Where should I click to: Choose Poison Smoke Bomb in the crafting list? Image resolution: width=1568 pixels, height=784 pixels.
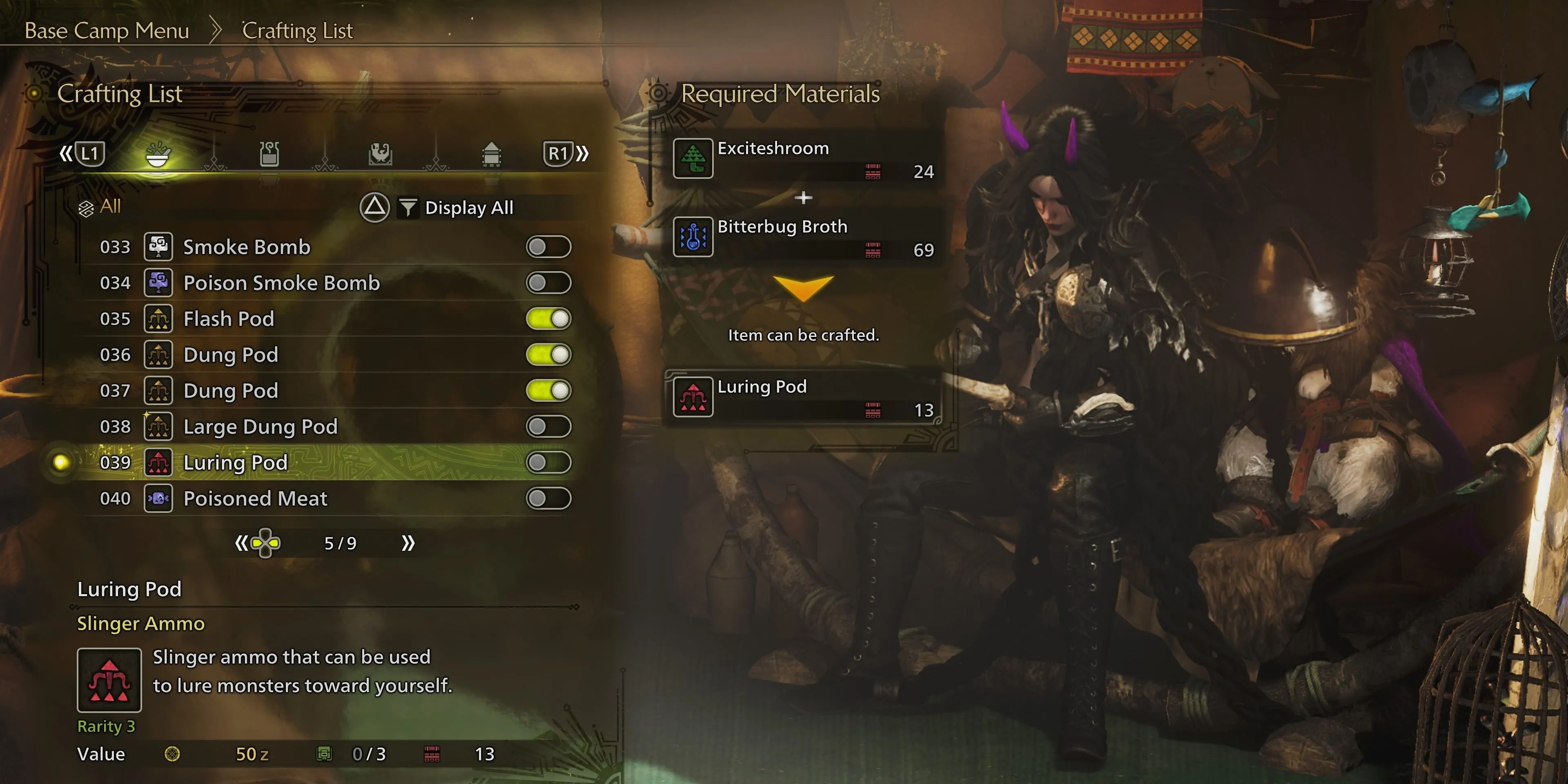[x=281, y=283]
